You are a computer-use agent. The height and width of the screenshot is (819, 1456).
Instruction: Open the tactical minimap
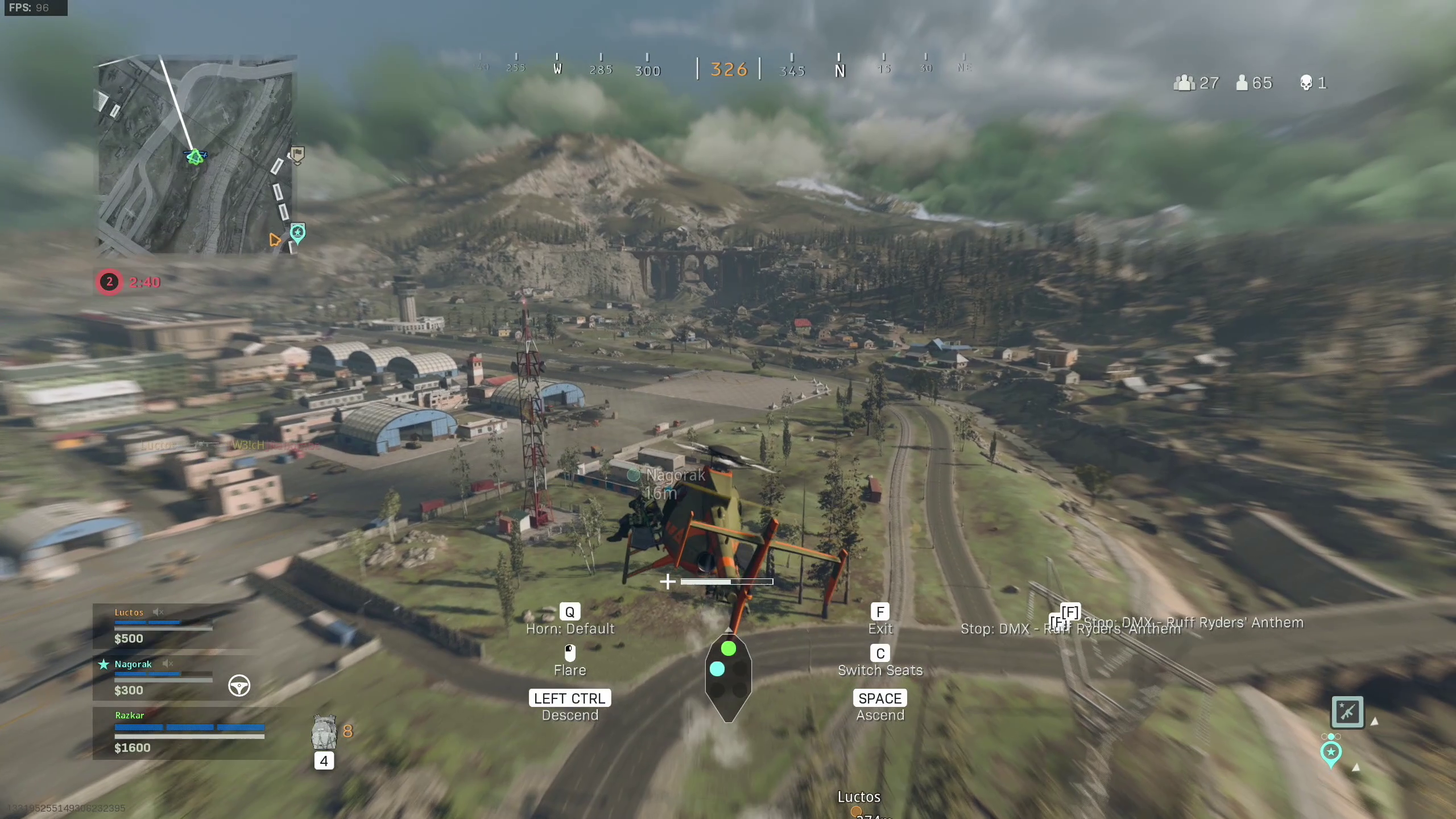(195, 155)
